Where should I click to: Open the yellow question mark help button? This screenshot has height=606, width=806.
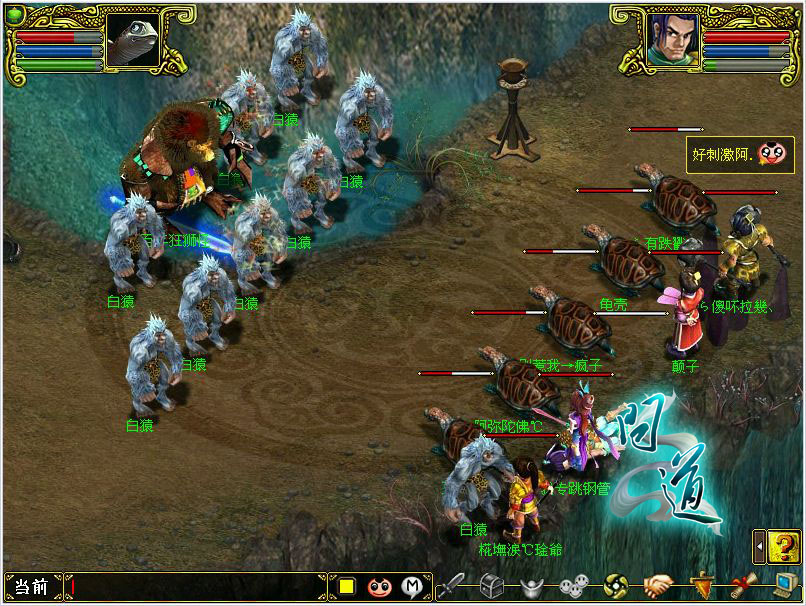tap(781, 547)
